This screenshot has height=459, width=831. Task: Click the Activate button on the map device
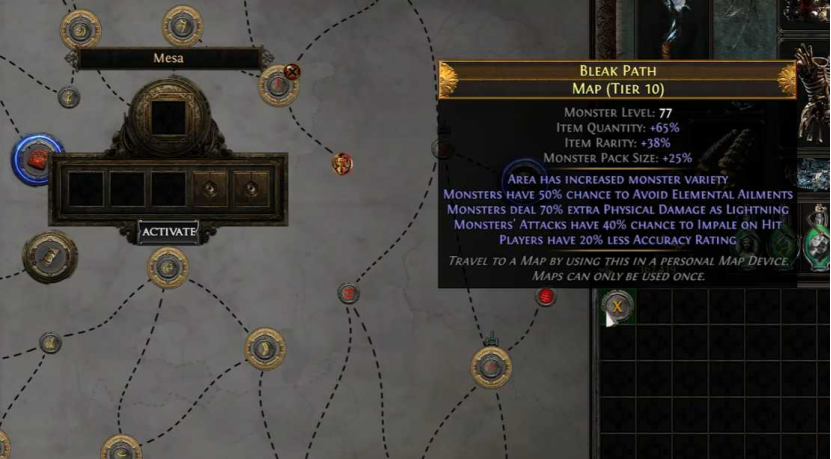point(168,232)
